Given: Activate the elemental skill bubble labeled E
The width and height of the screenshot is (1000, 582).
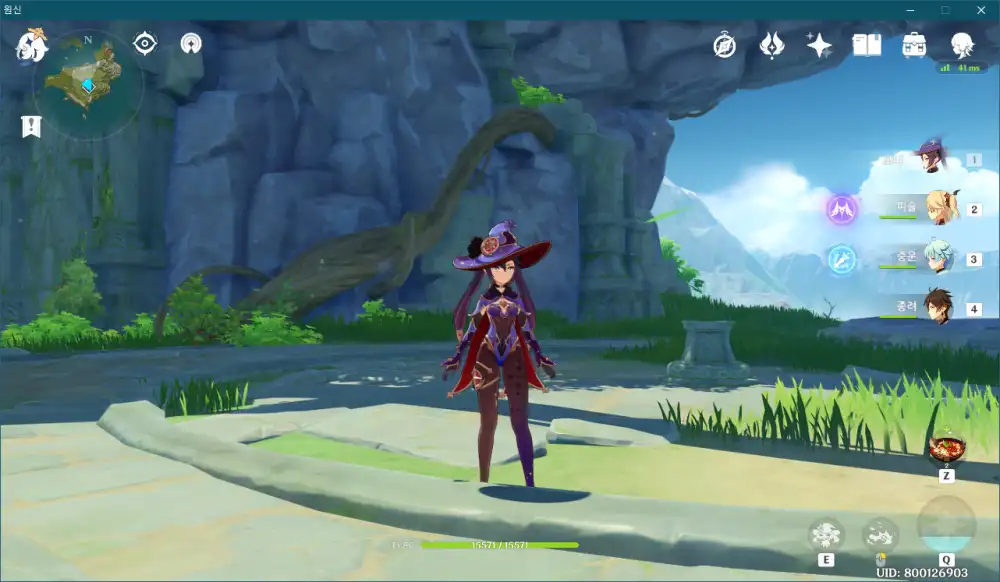Looking at the screenshot, I should pyautogui.click(x=826, y=535).
